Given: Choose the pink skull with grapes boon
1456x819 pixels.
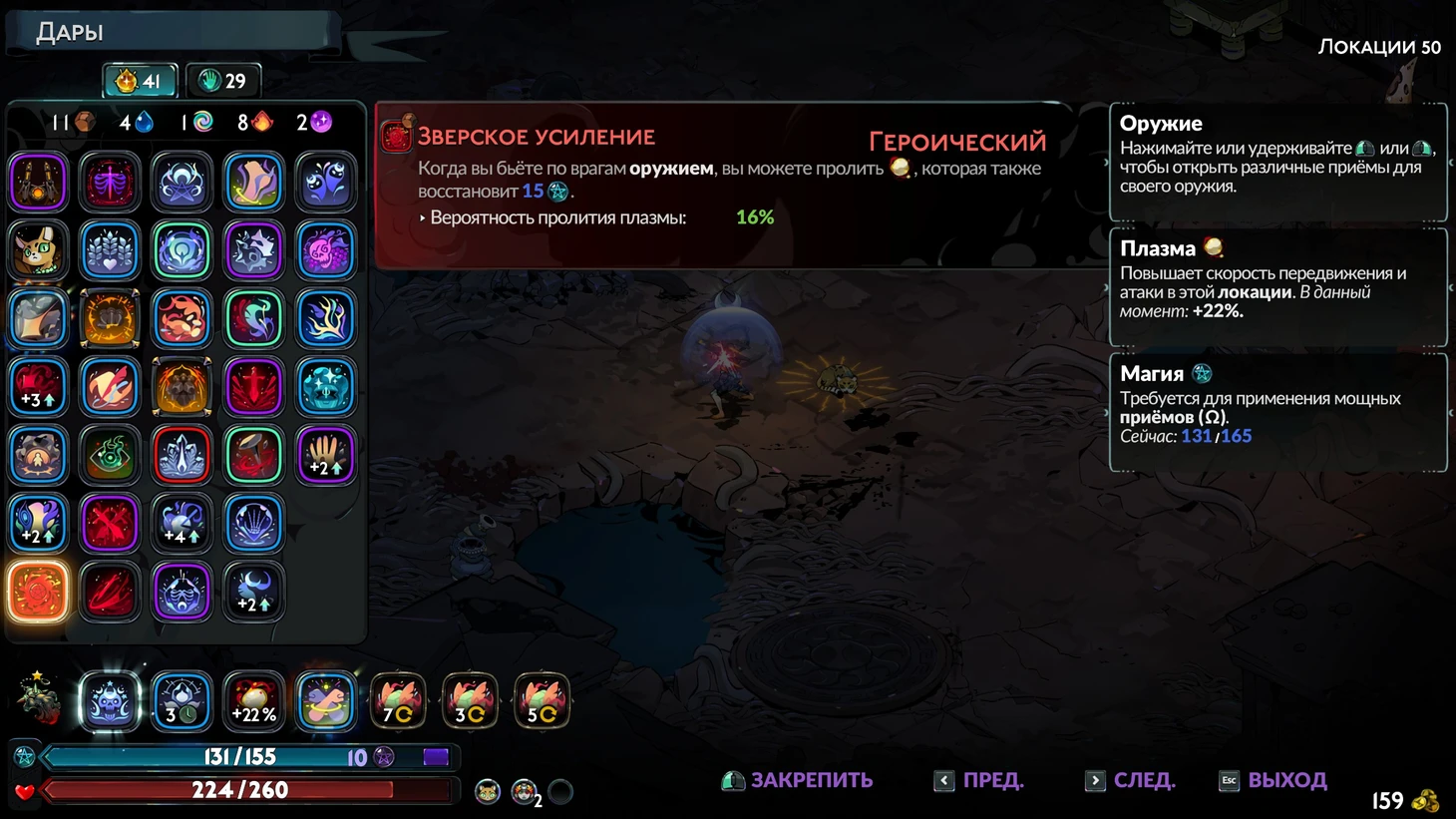Looking at the screenshot, I should click(x=326, y=250).
